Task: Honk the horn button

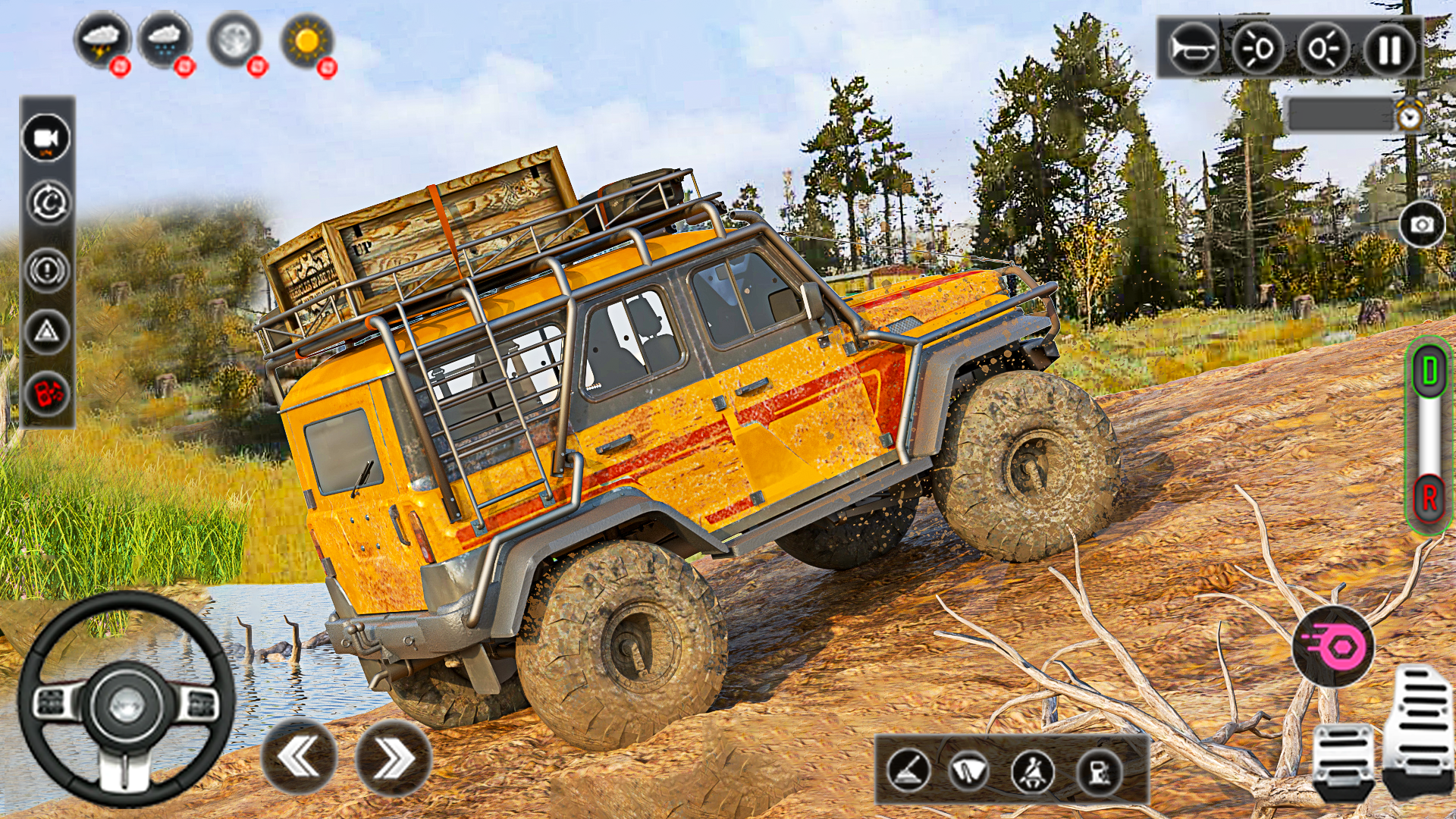Action: click(1192, 49)
